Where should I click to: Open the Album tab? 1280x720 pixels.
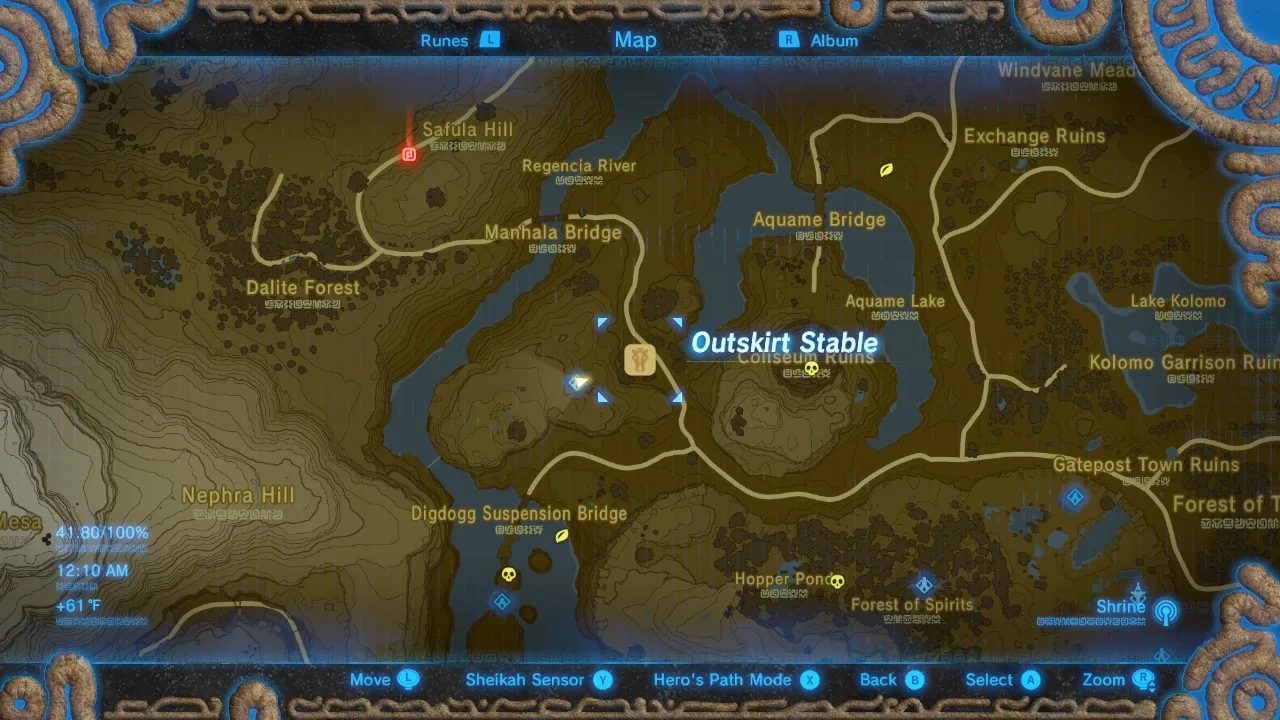(833, 40)
